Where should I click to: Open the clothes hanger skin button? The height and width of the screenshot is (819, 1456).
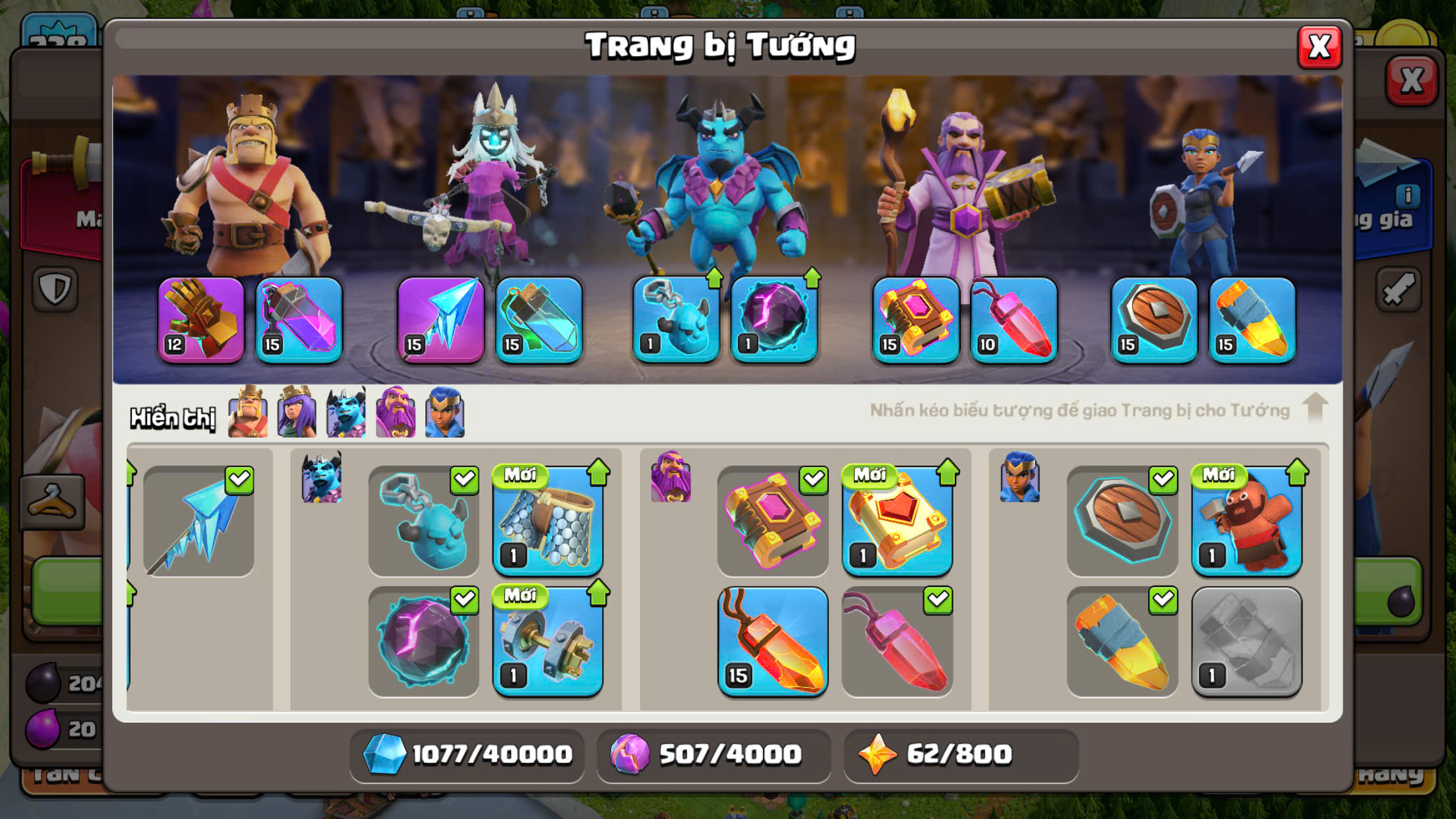(53, 502)
